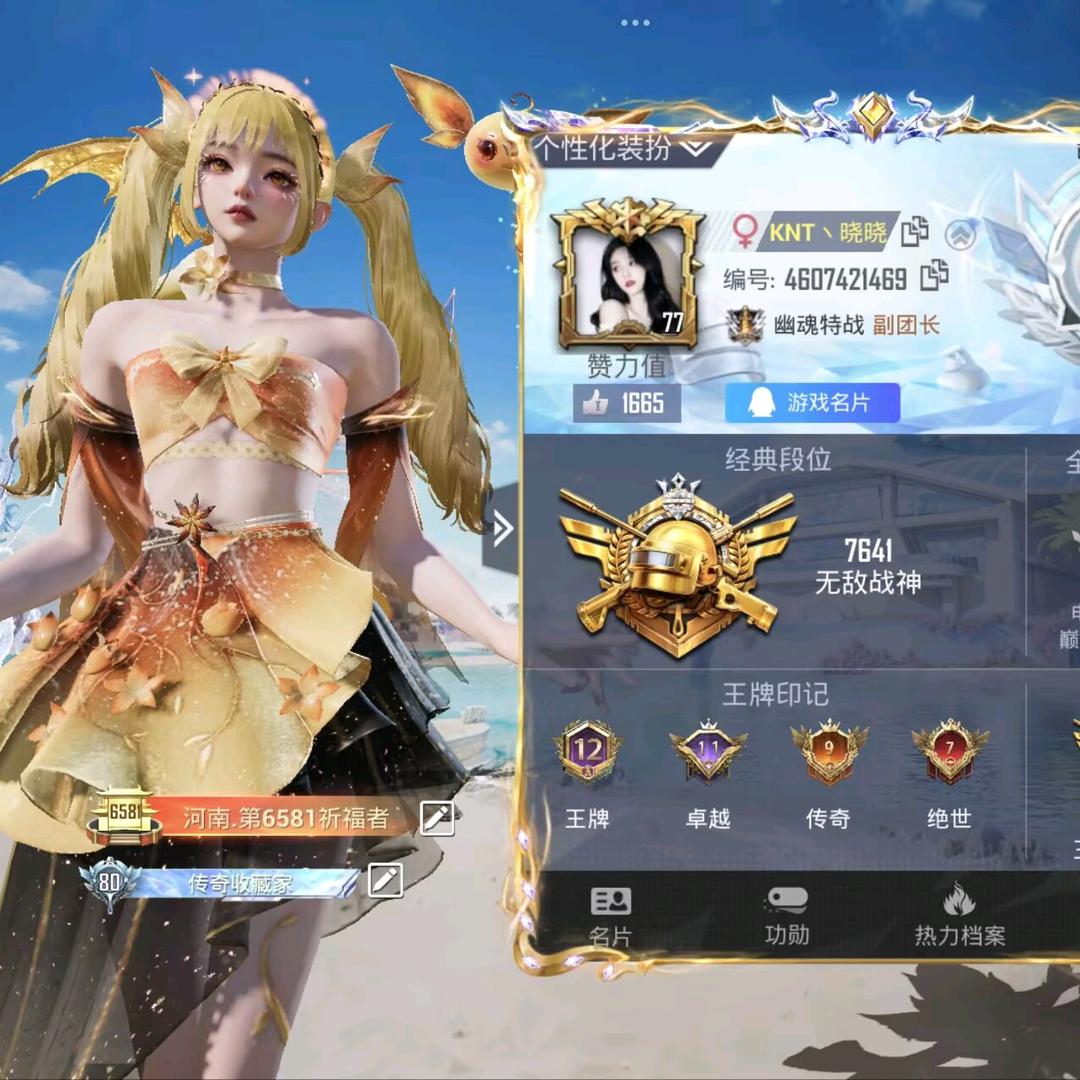The image size is (1080, 1080).
Task: View the 无敌战神 classic rank badge
Action: click(x=677, y=565)
